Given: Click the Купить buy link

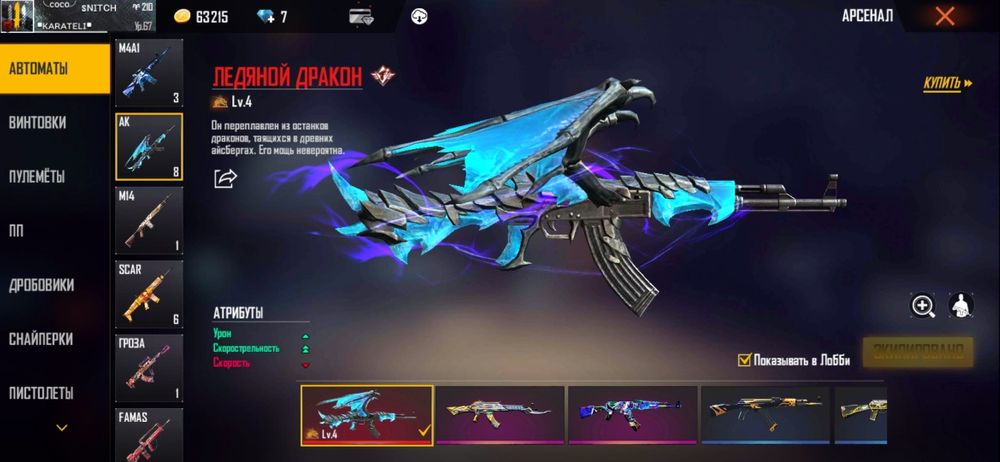Looking at the screenshot, I should tap(947, 83).
